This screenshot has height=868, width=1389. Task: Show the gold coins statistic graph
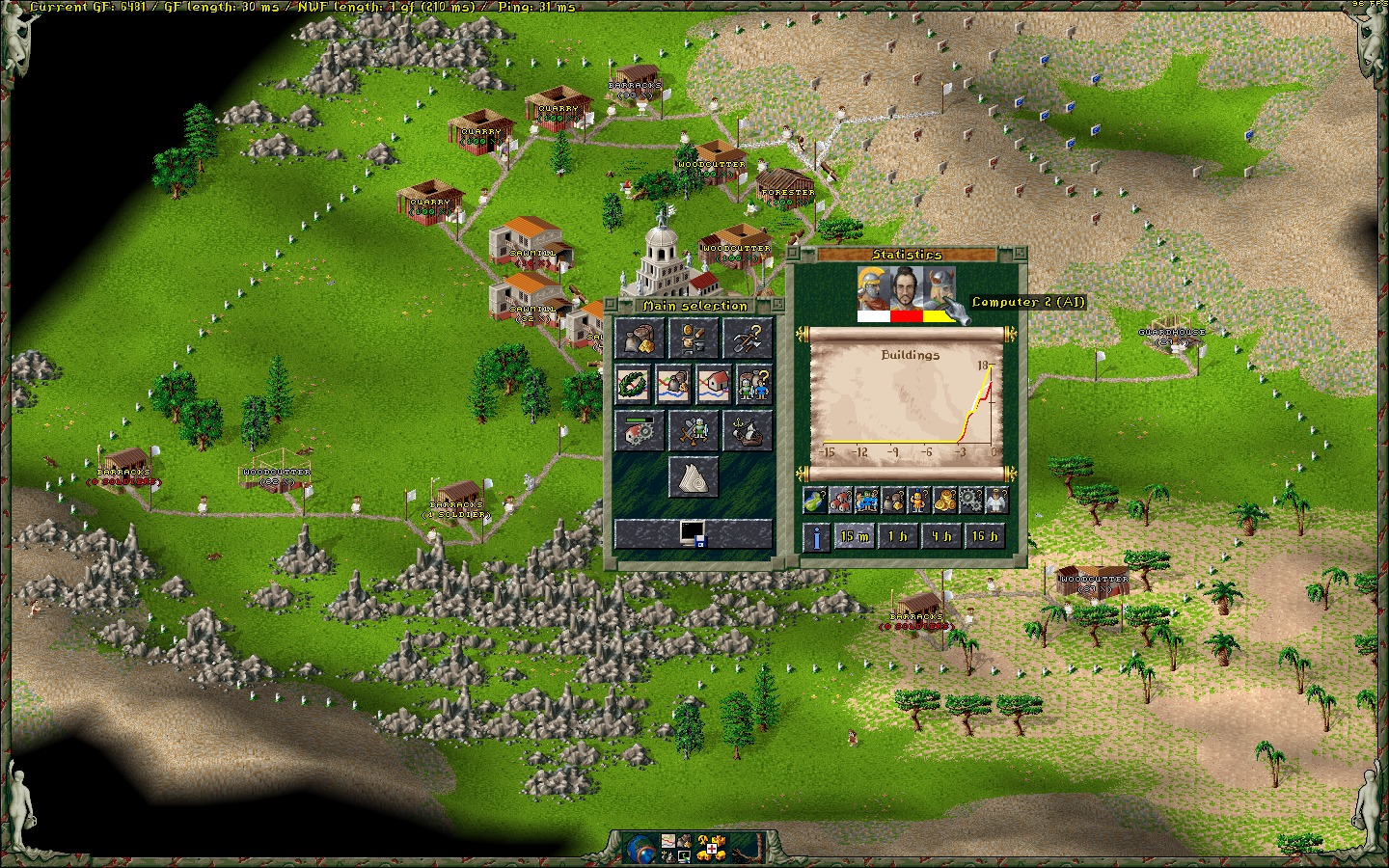(x=945, y=500)
